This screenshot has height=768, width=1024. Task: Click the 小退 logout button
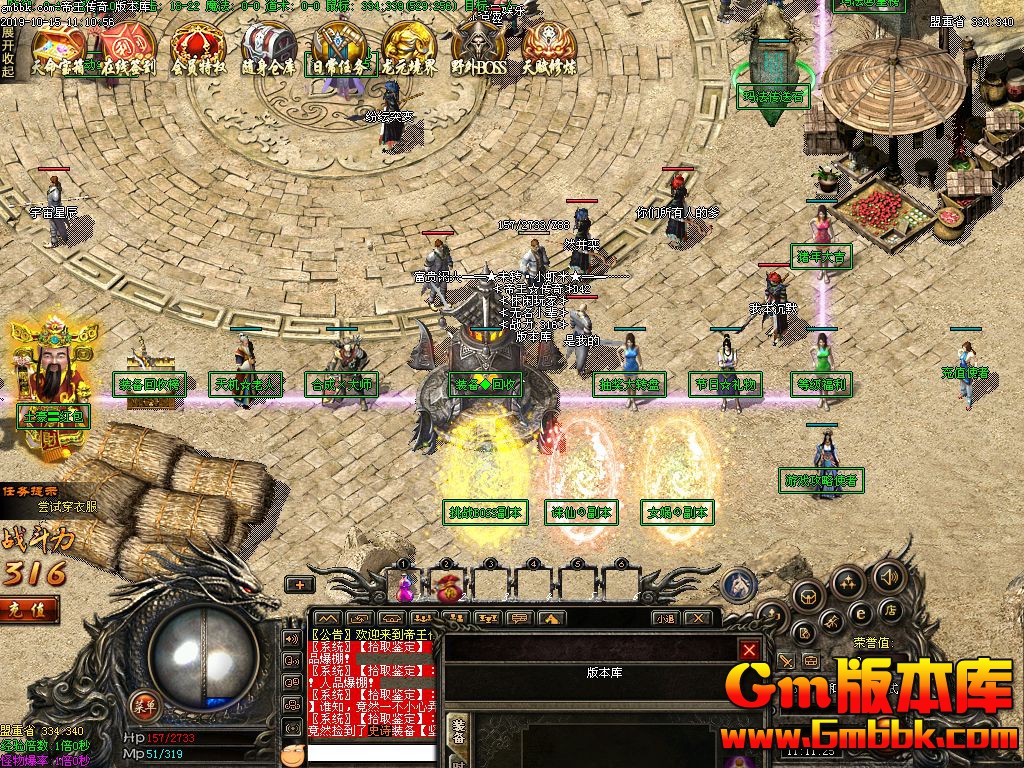point(665,619)
